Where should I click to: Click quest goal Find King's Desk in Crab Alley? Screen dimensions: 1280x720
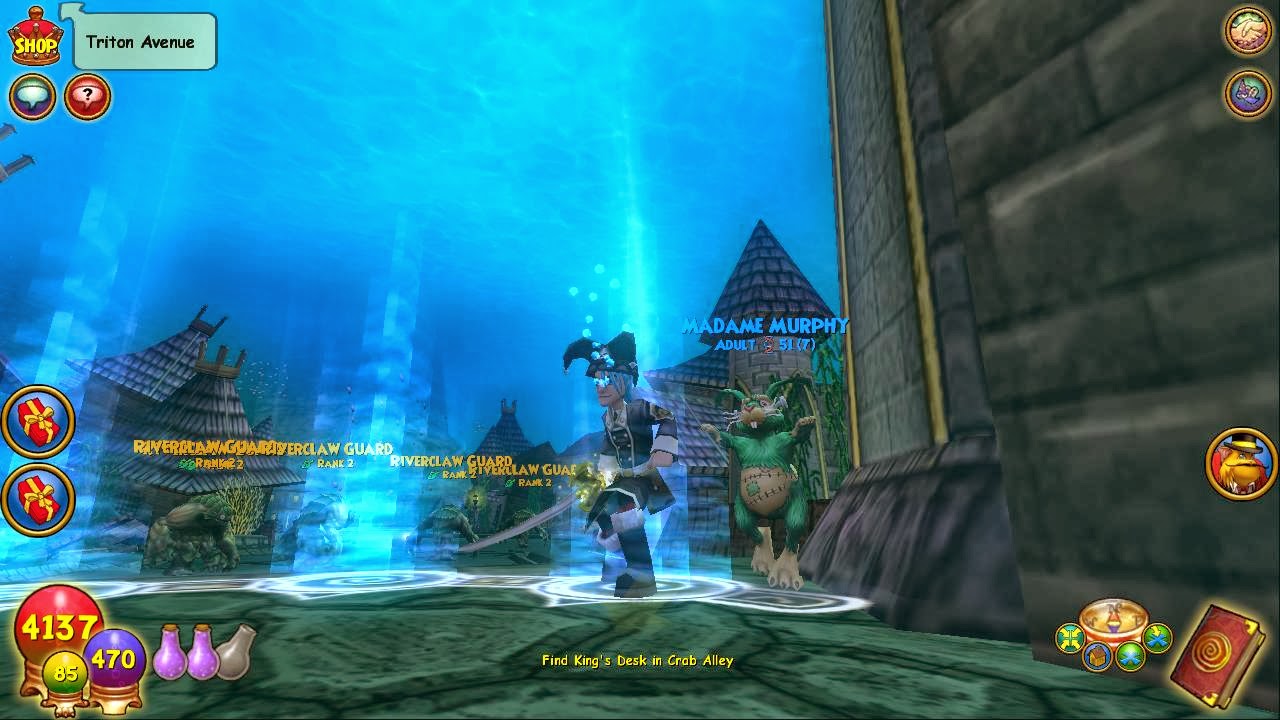point(636,661)
